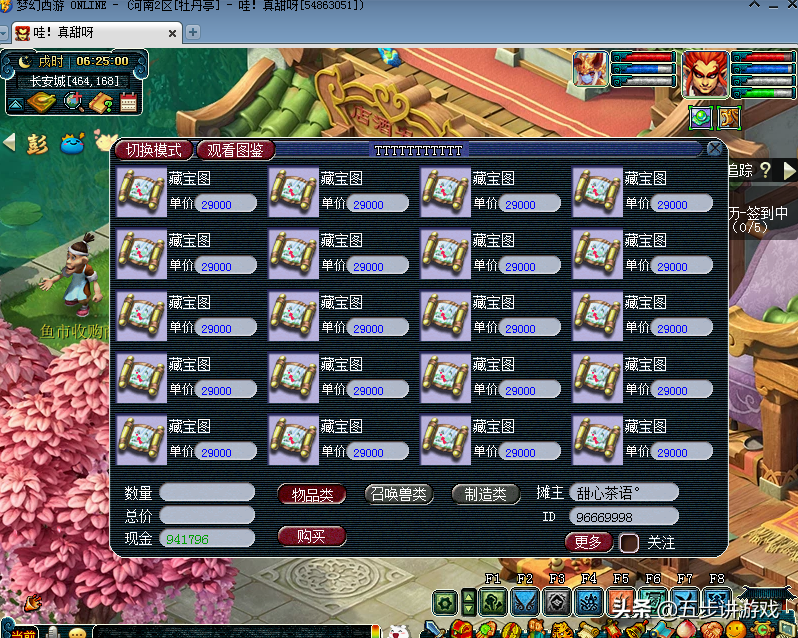Open the 观看图鉴 catalog view
This screenshot has width=798, height=638.
coord(235,150)
